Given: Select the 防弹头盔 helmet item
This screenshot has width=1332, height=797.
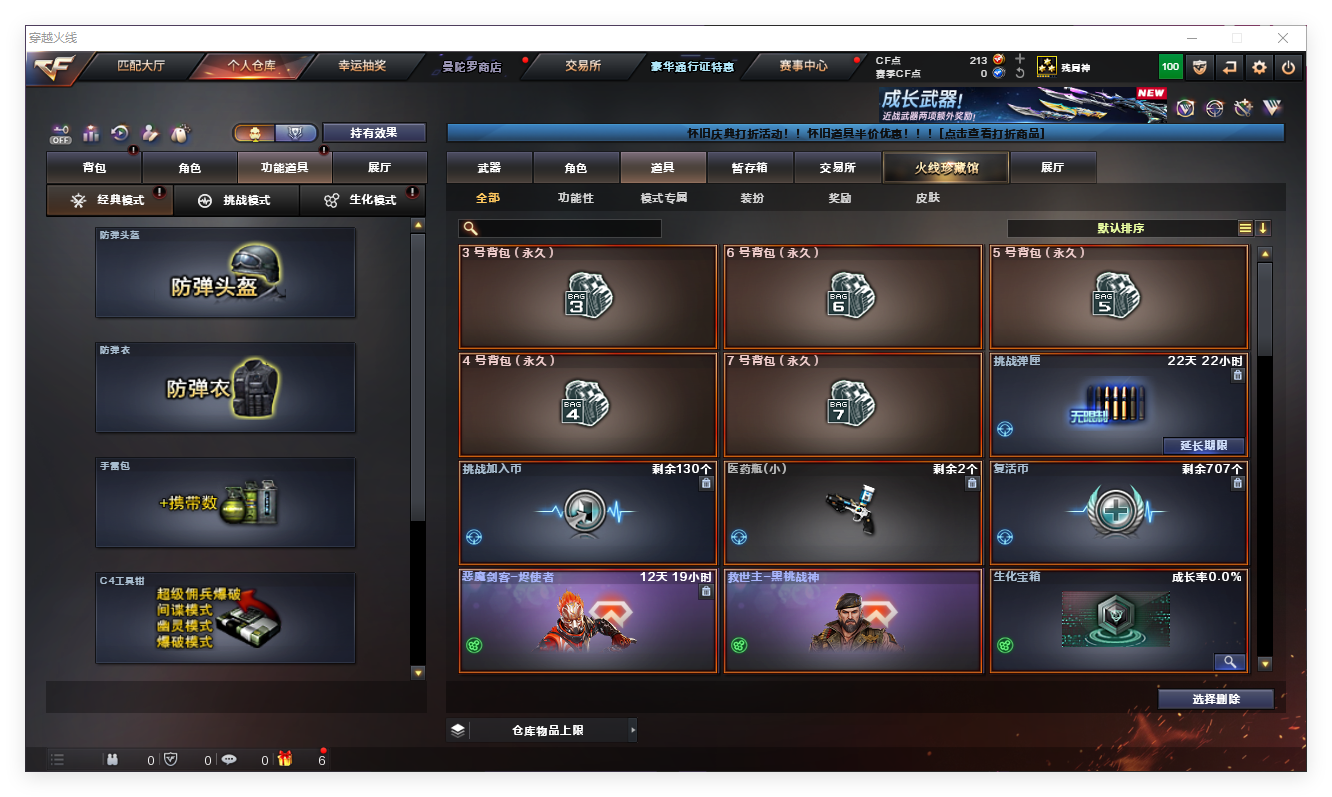Looking at the screenshot, I should tap(225, 273).
